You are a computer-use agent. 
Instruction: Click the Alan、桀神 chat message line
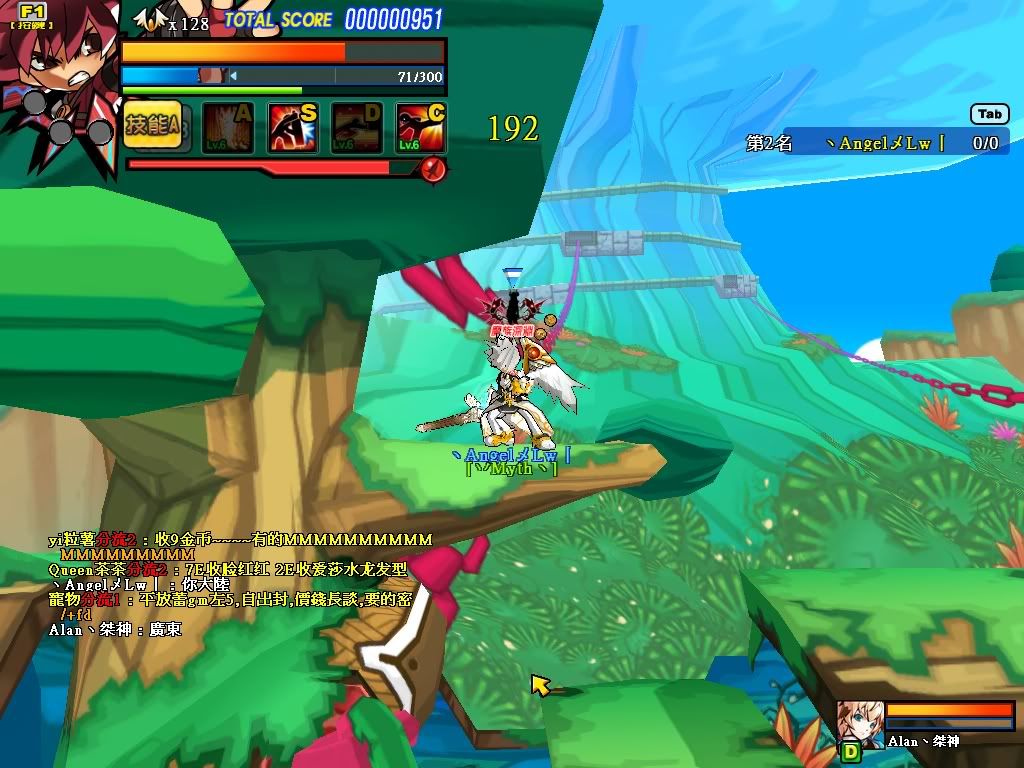coord(115,630)
